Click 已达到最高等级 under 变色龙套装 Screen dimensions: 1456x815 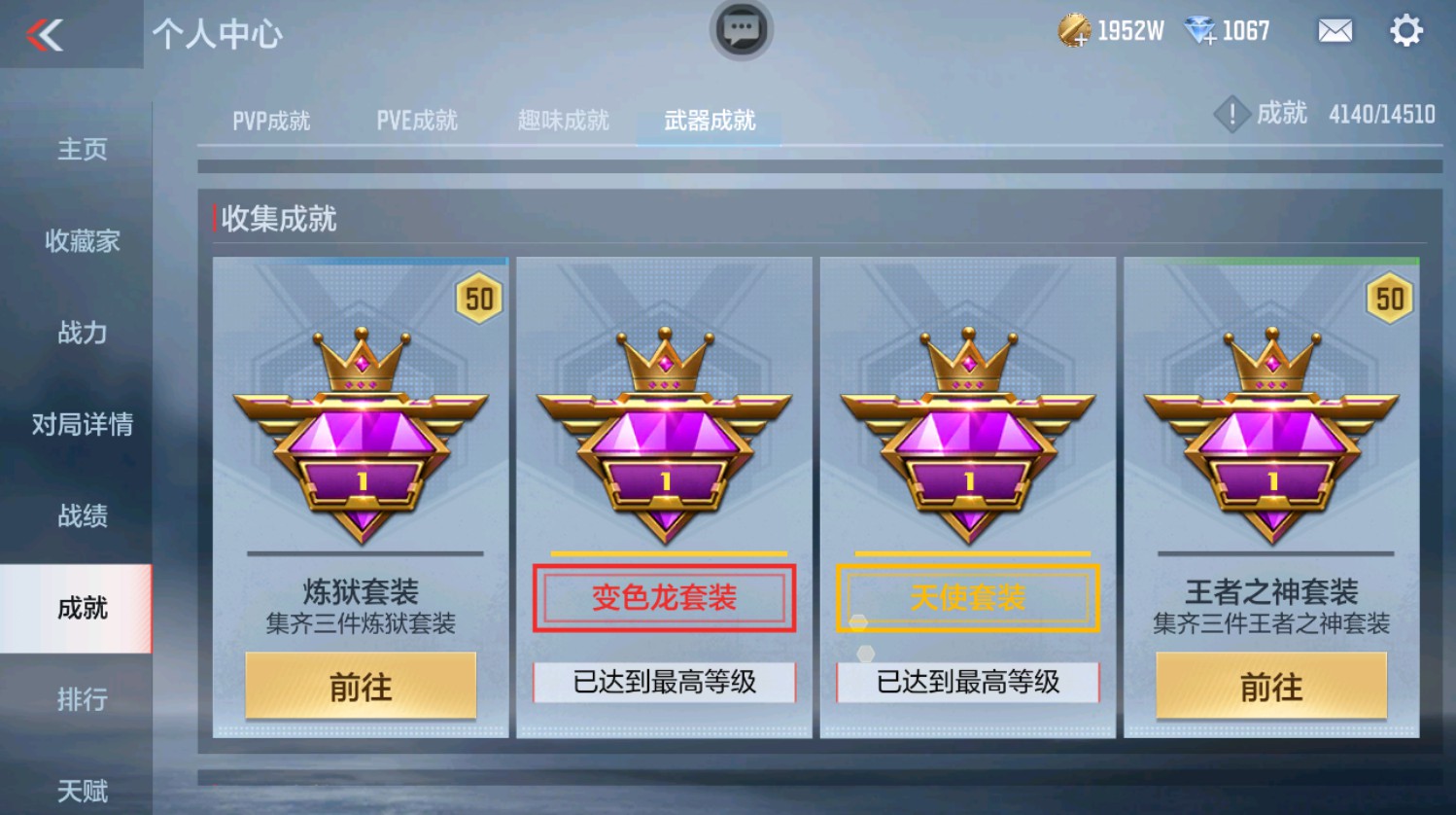point(663,683)
